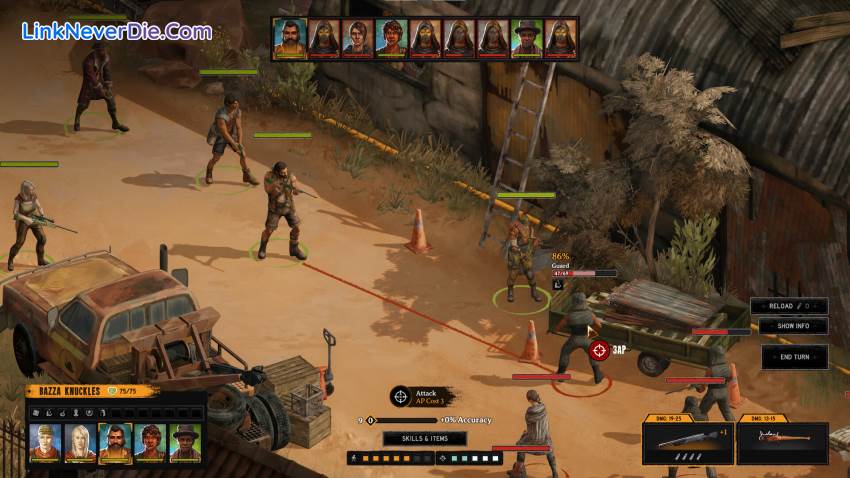Viewport: 850px width, 478px height.
Task: Select the Attack action icon
Action: click(400, 397)
